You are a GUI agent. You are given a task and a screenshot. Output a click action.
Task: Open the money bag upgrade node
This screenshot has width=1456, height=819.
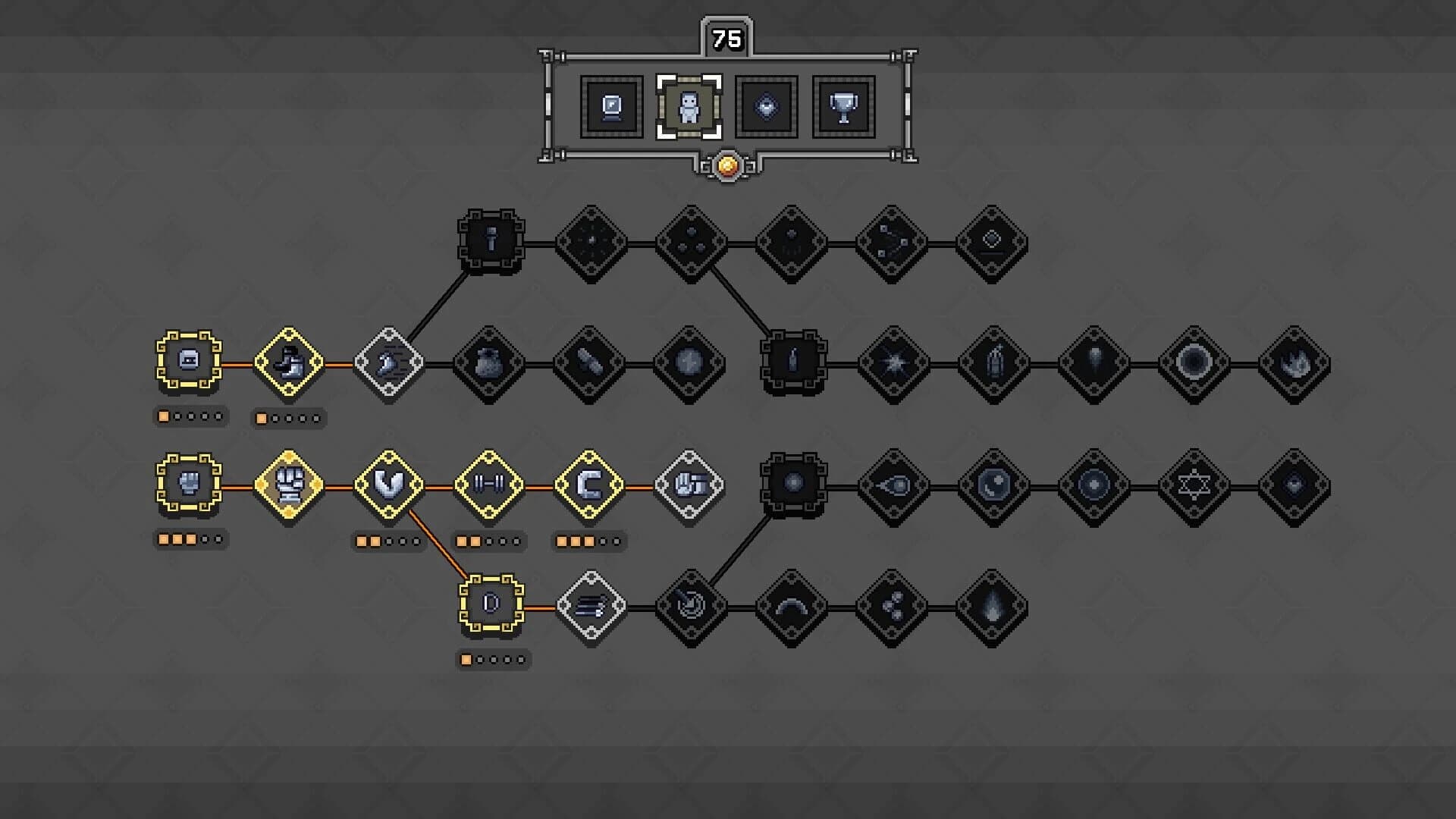point(489,364)
